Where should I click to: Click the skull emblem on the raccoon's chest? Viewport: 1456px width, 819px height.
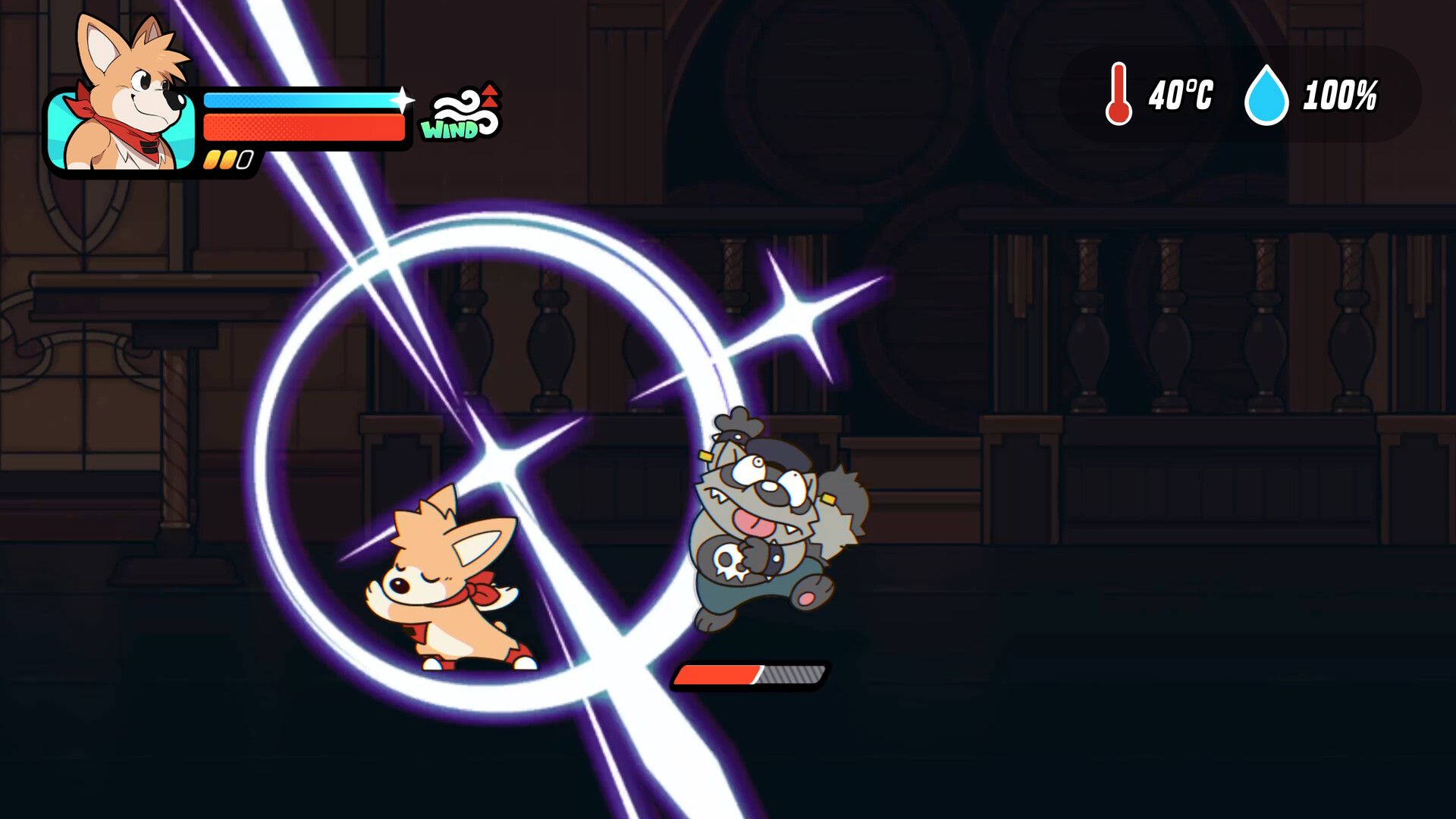[731, 560]
